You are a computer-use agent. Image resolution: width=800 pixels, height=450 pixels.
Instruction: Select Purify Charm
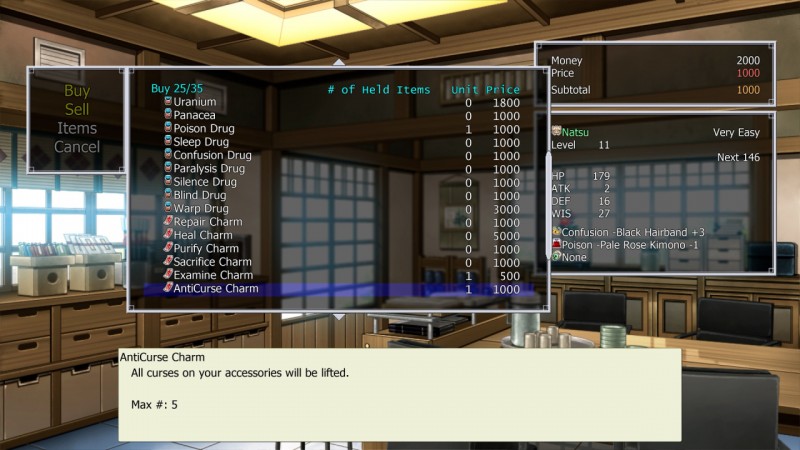click(206, 248)
